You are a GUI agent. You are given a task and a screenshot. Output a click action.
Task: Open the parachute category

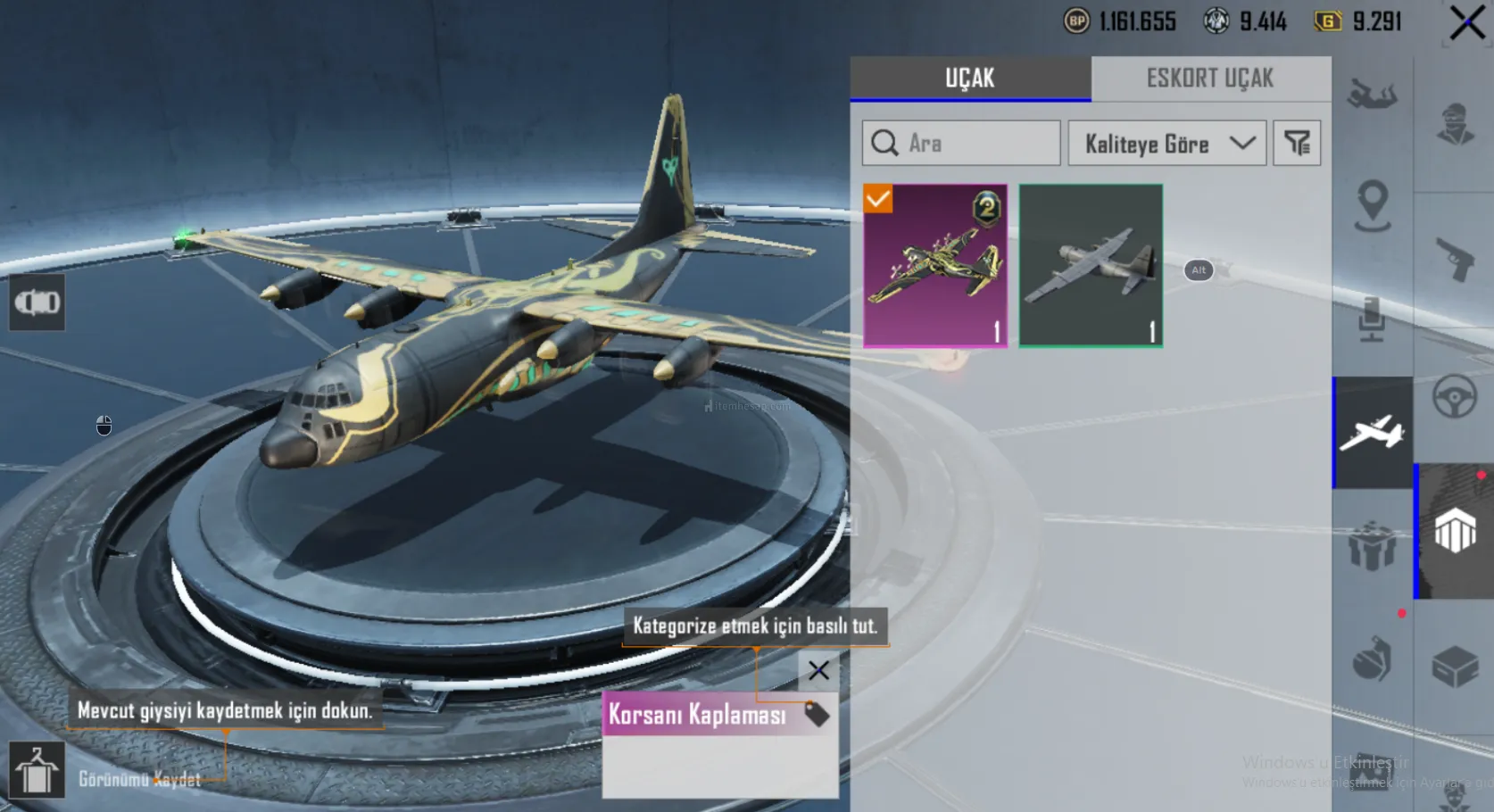(1372, 95)
